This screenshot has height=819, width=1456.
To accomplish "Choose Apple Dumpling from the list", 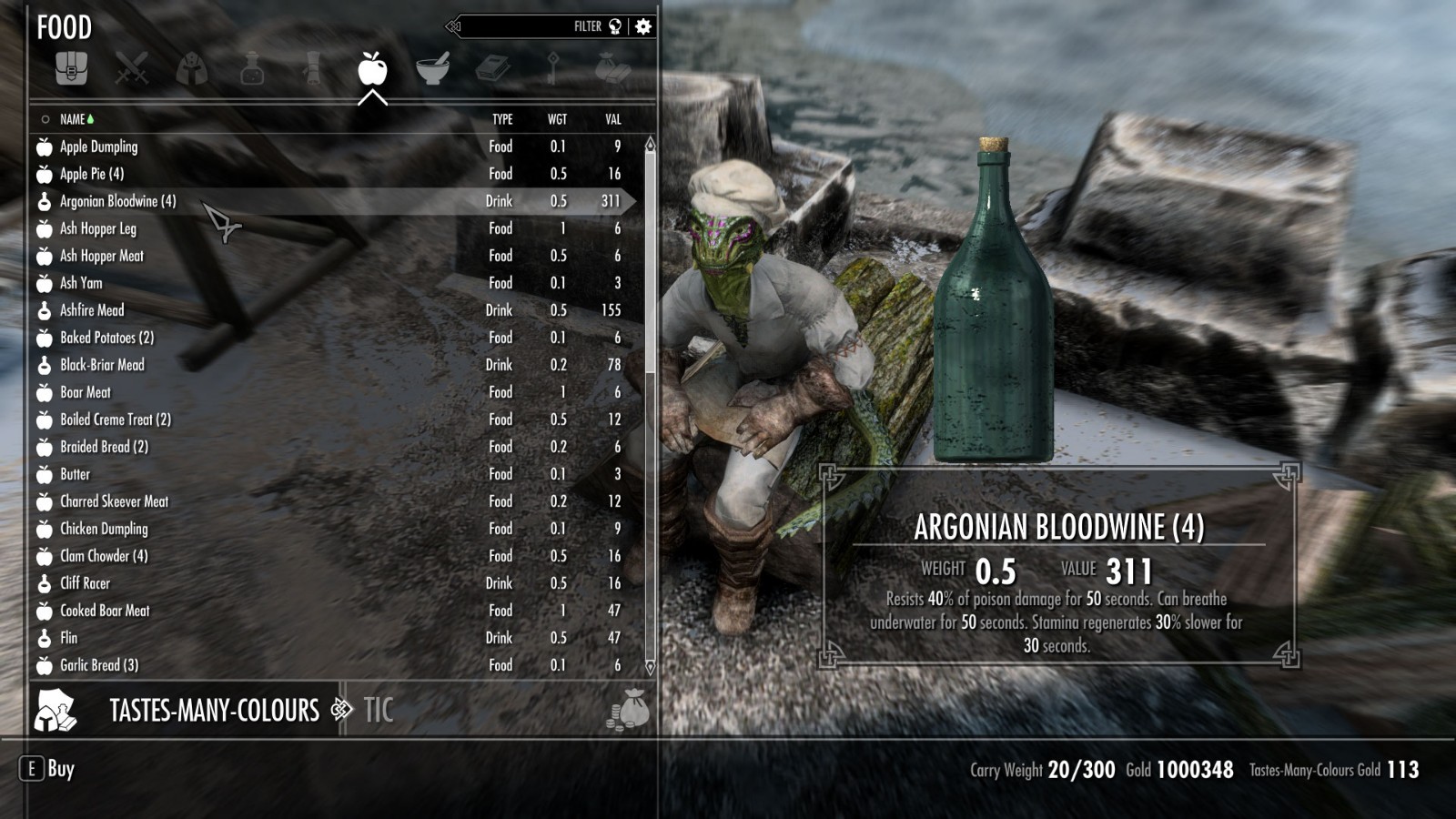I will point(98,147).
